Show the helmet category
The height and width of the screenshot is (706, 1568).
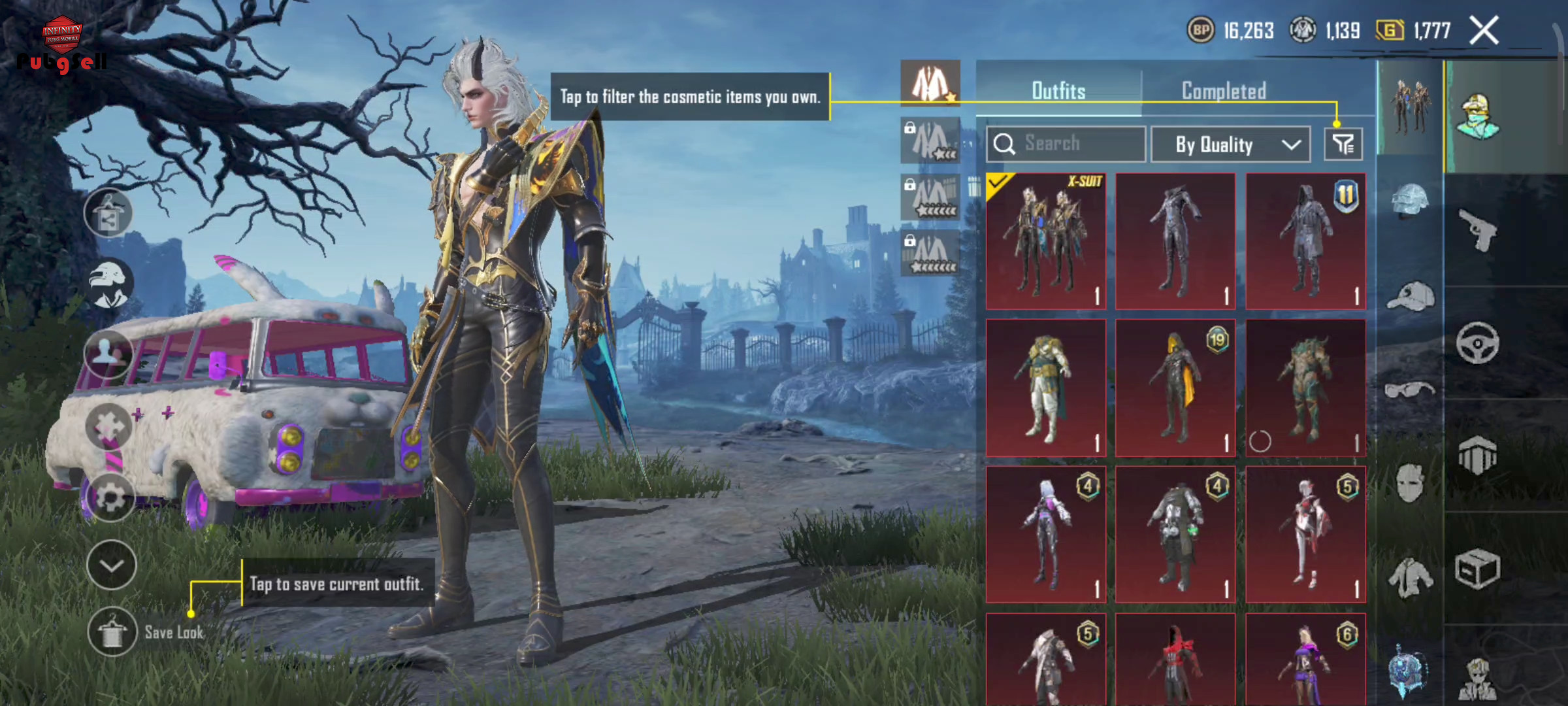tap(1410, 199)
